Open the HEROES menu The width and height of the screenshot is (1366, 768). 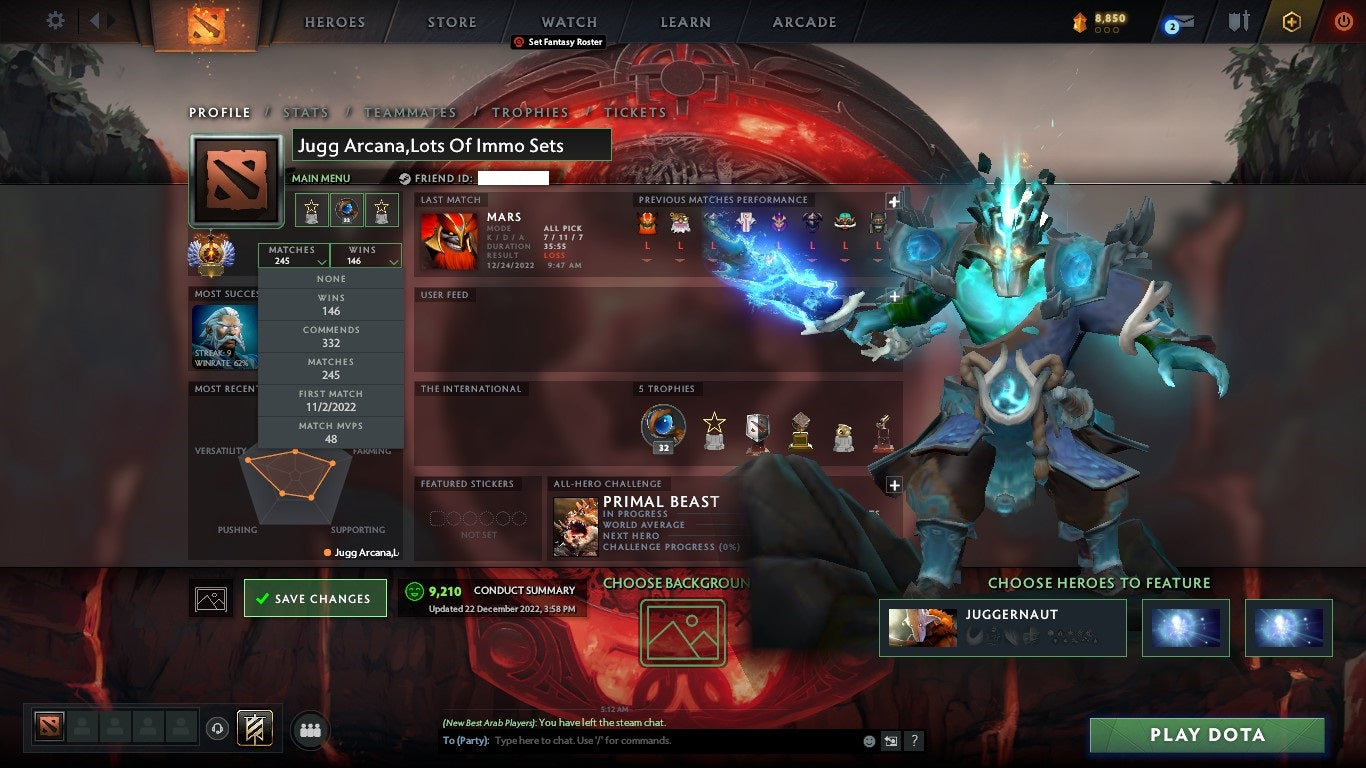coord(334,21)
